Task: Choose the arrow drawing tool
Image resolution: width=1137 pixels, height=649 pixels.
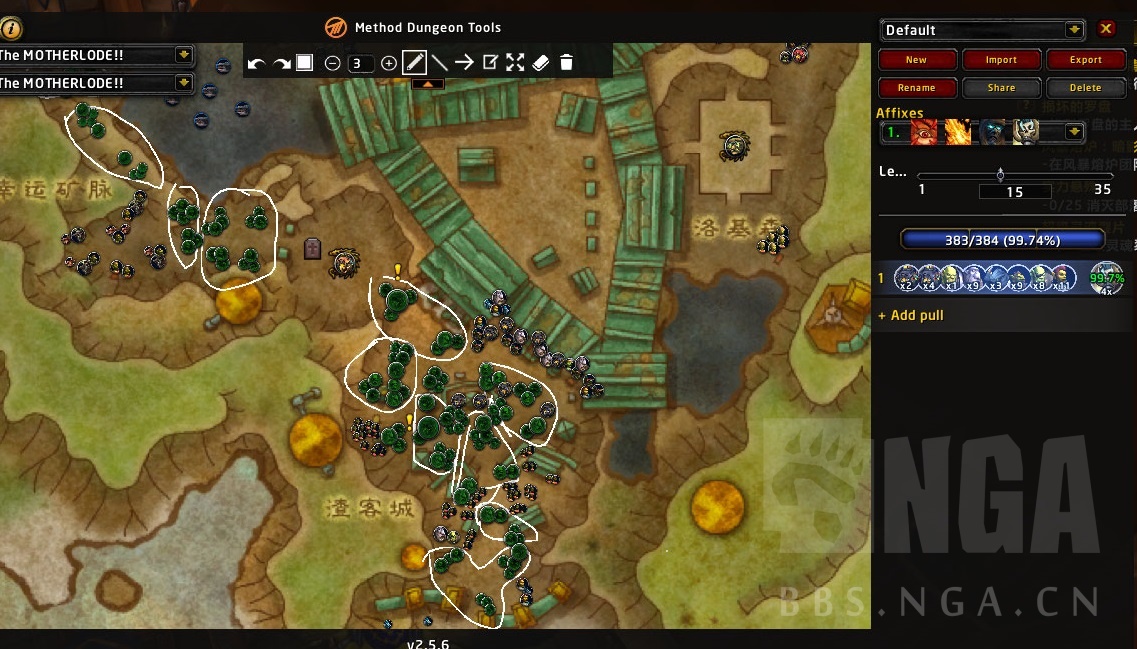Action: pos(464,63)
